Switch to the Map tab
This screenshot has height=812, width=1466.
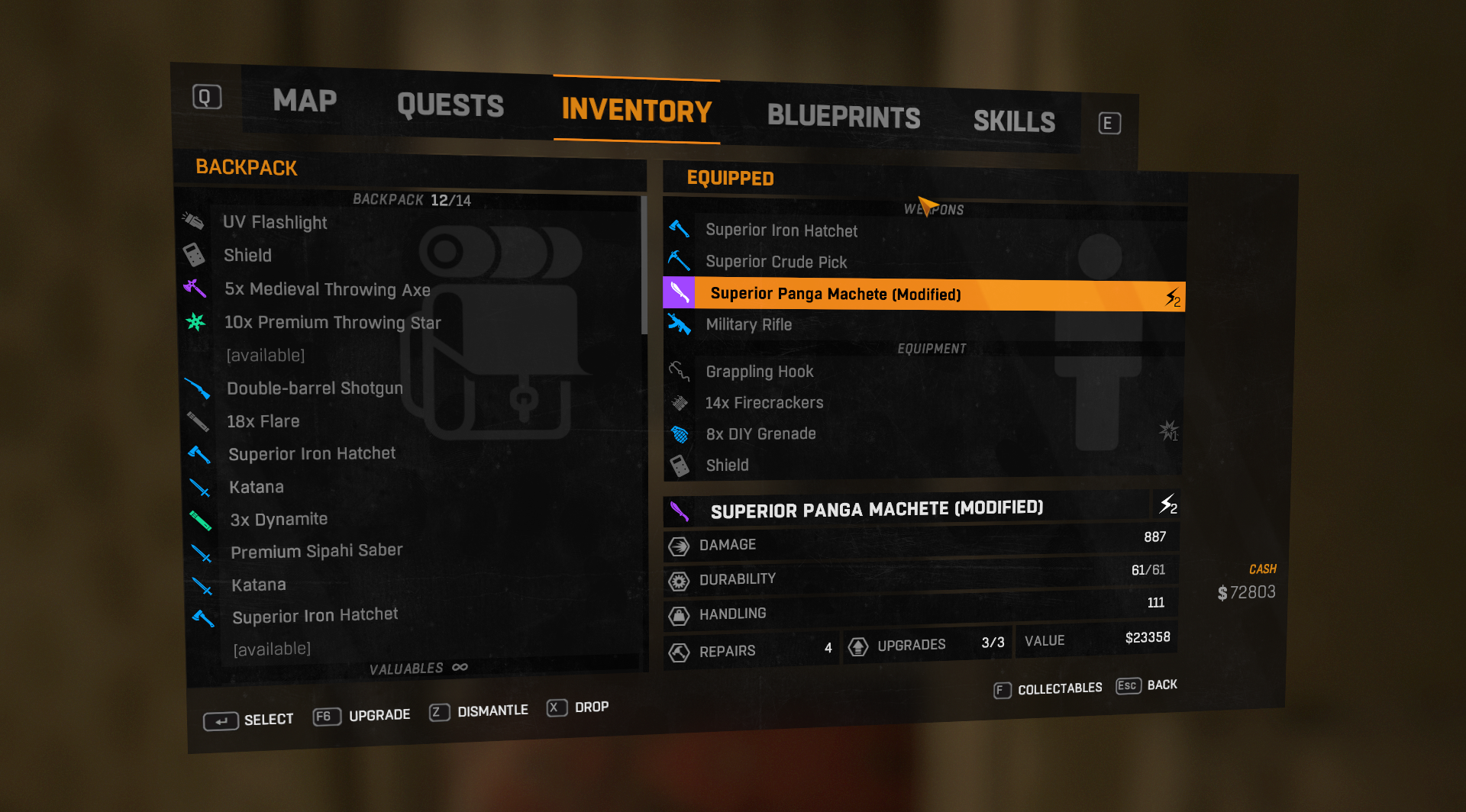tap(305, 101)
